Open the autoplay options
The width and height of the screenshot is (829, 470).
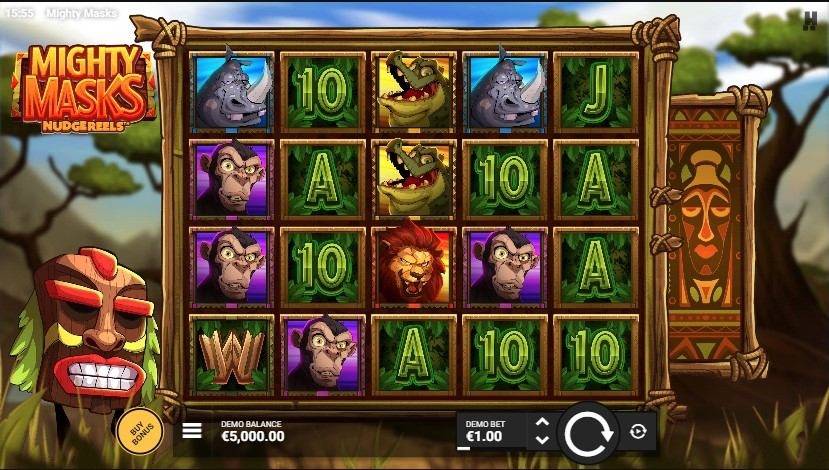click(639, 432)
